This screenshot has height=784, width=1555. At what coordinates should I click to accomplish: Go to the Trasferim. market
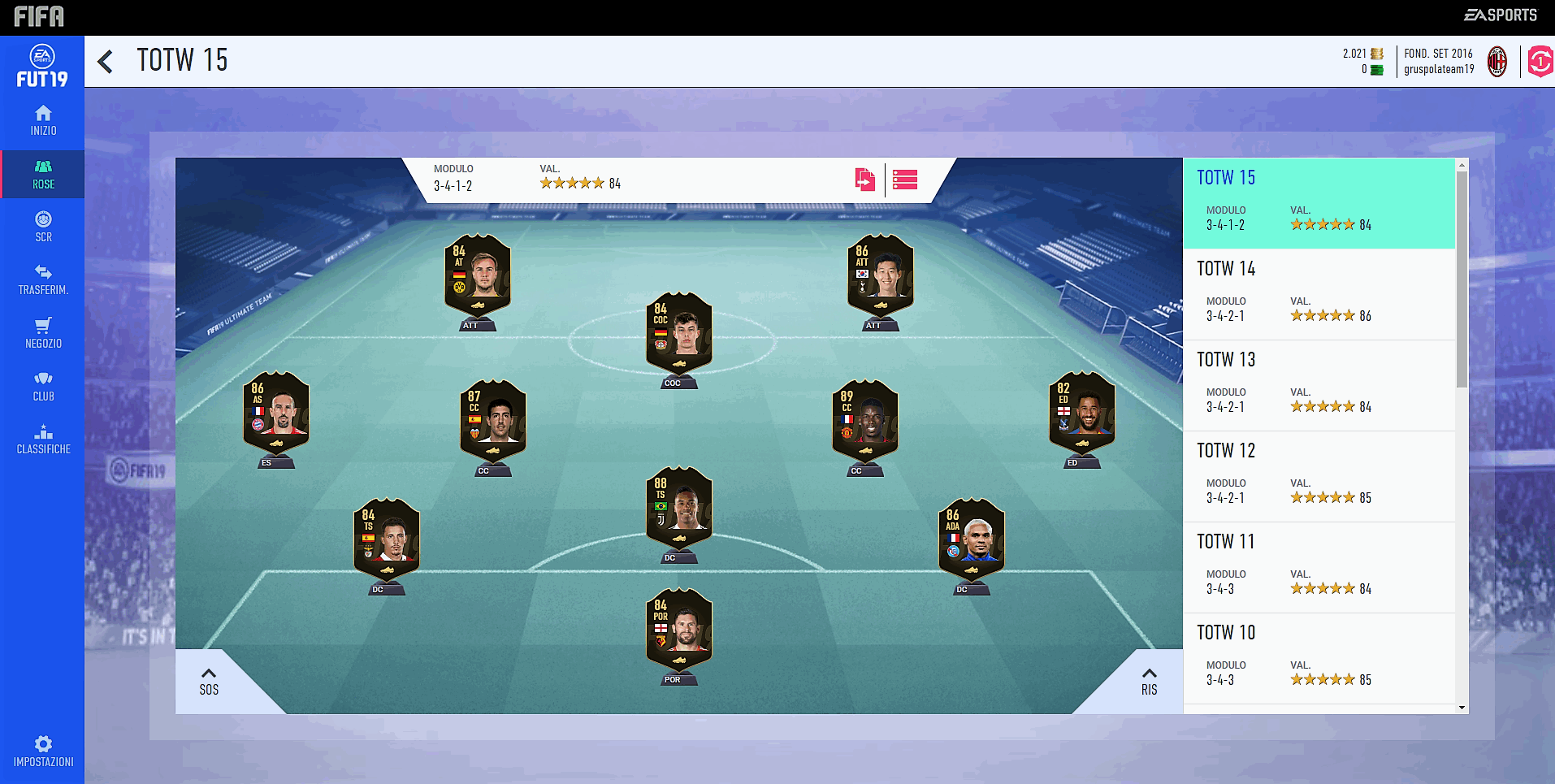point(43,279)
